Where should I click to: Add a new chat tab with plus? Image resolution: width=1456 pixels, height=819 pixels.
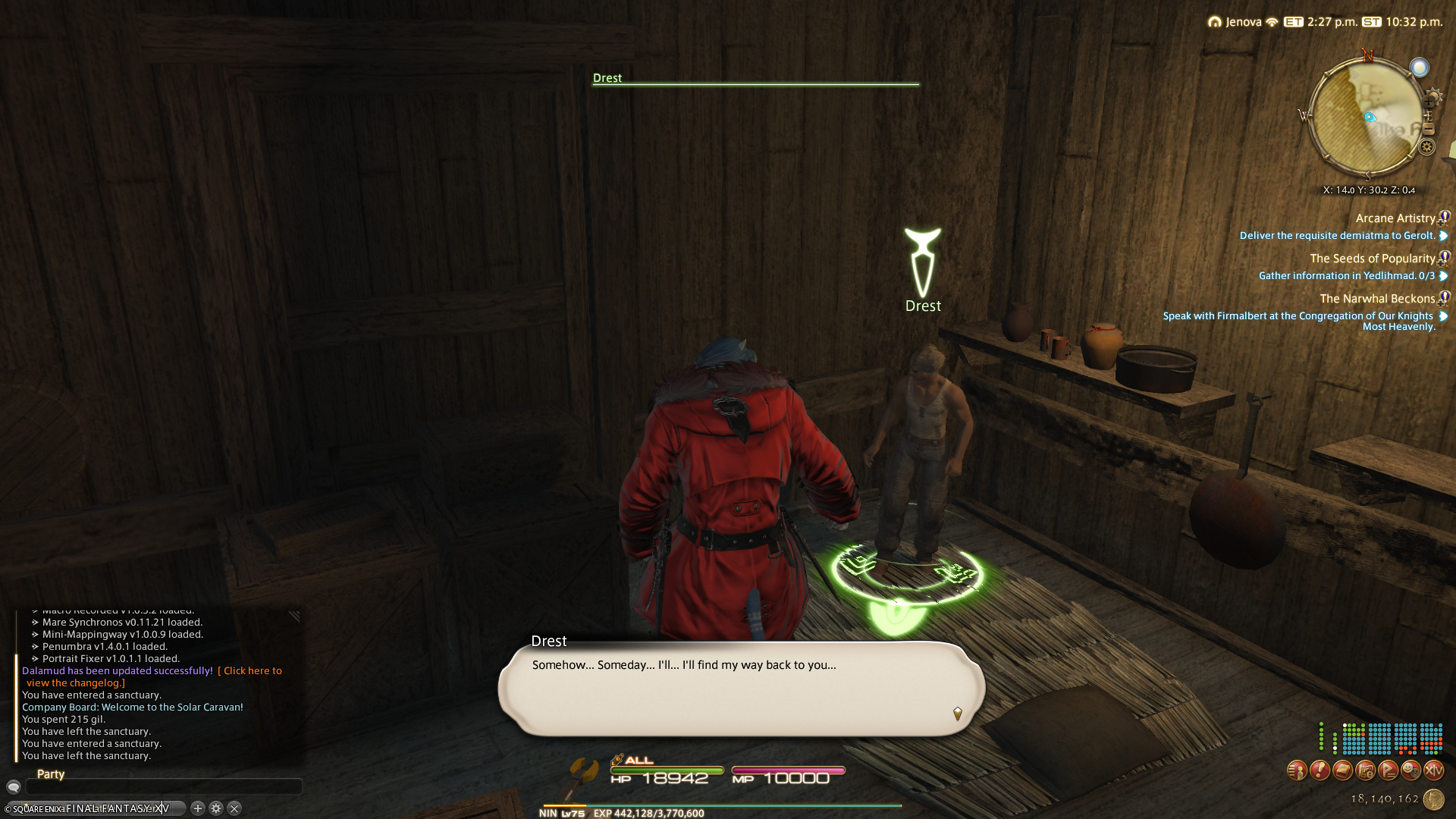coord(198,808)
